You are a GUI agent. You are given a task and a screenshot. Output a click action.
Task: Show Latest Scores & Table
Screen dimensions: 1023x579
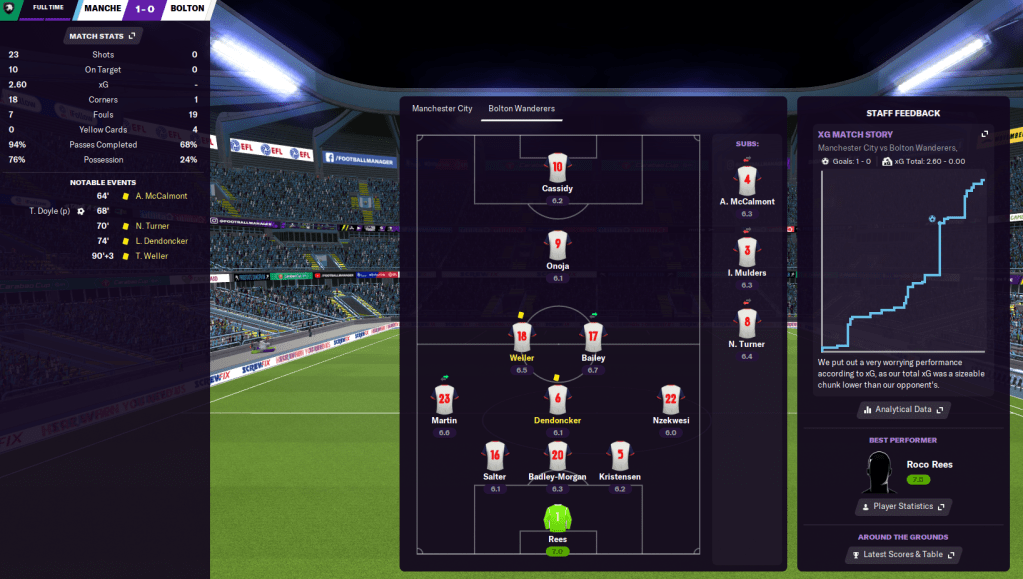click(903, 555)
